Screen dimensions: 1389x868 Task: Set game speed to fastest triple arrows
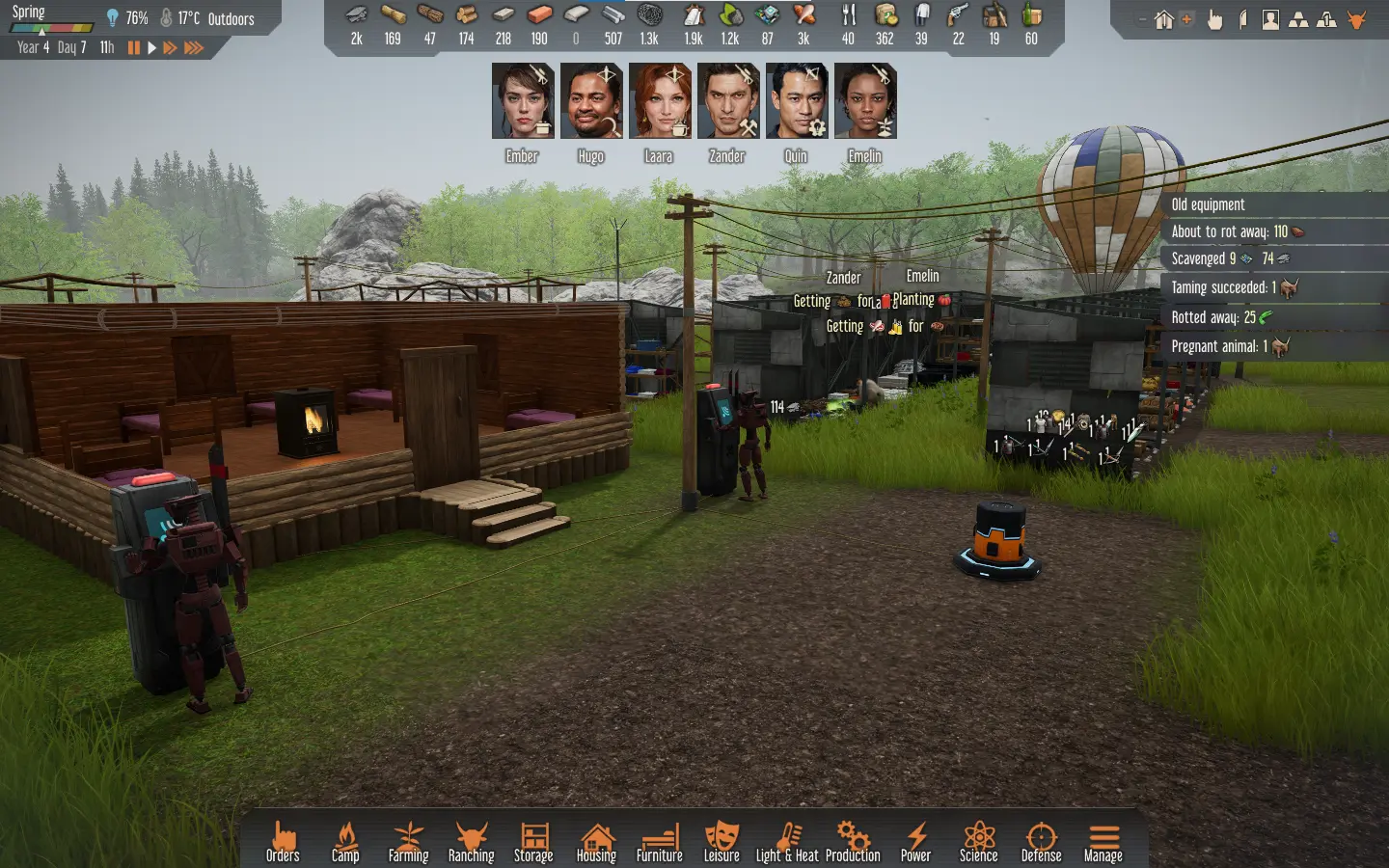click(x=194, y=47)
